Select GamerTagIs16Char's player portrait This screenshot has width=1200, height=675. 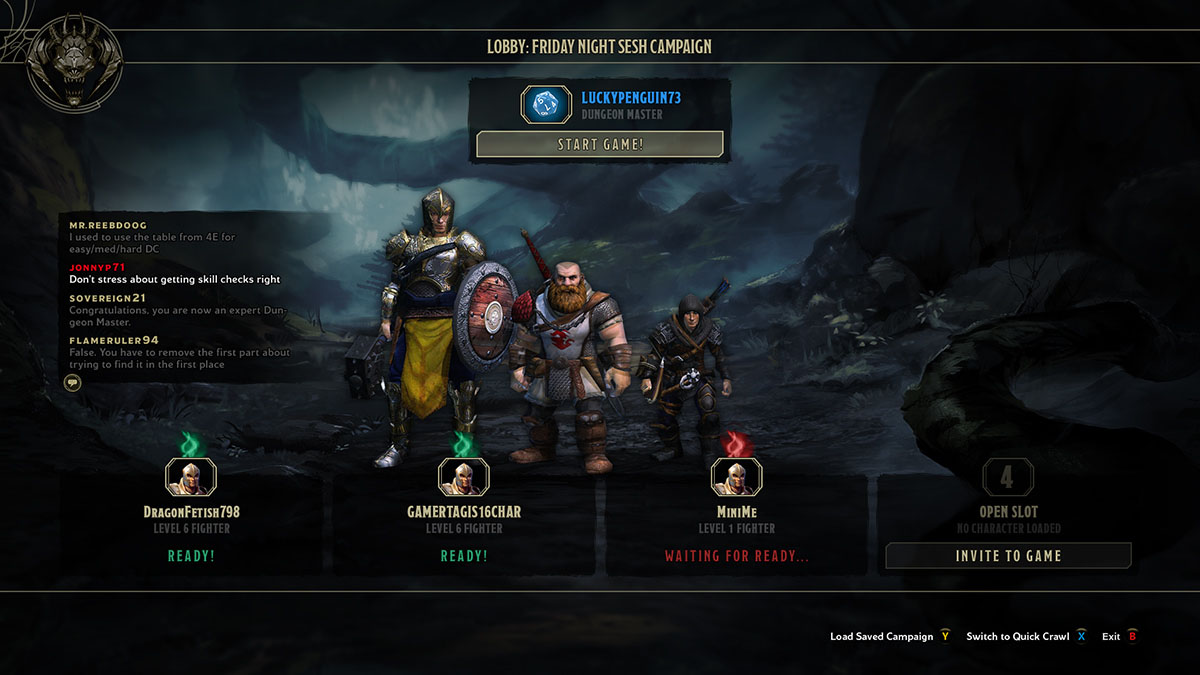point(464,477)
